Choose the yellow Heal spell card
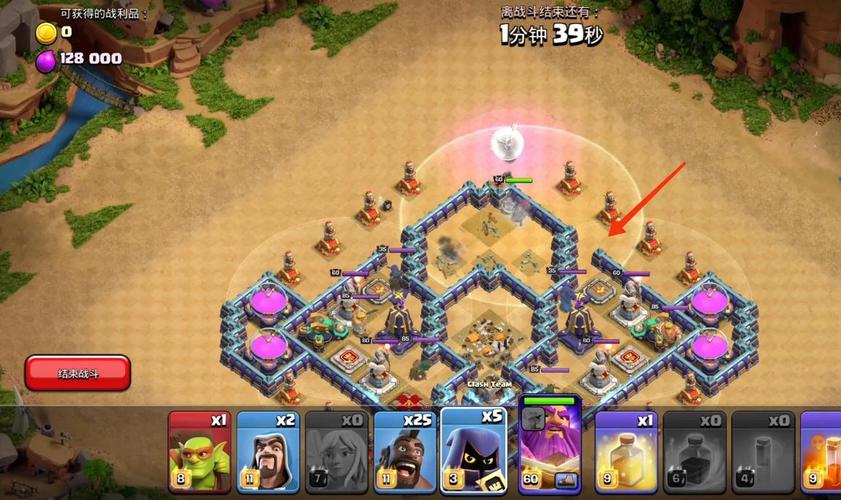Image resolution: width=841 pixels, height=500 pixels. click(626, 452)
